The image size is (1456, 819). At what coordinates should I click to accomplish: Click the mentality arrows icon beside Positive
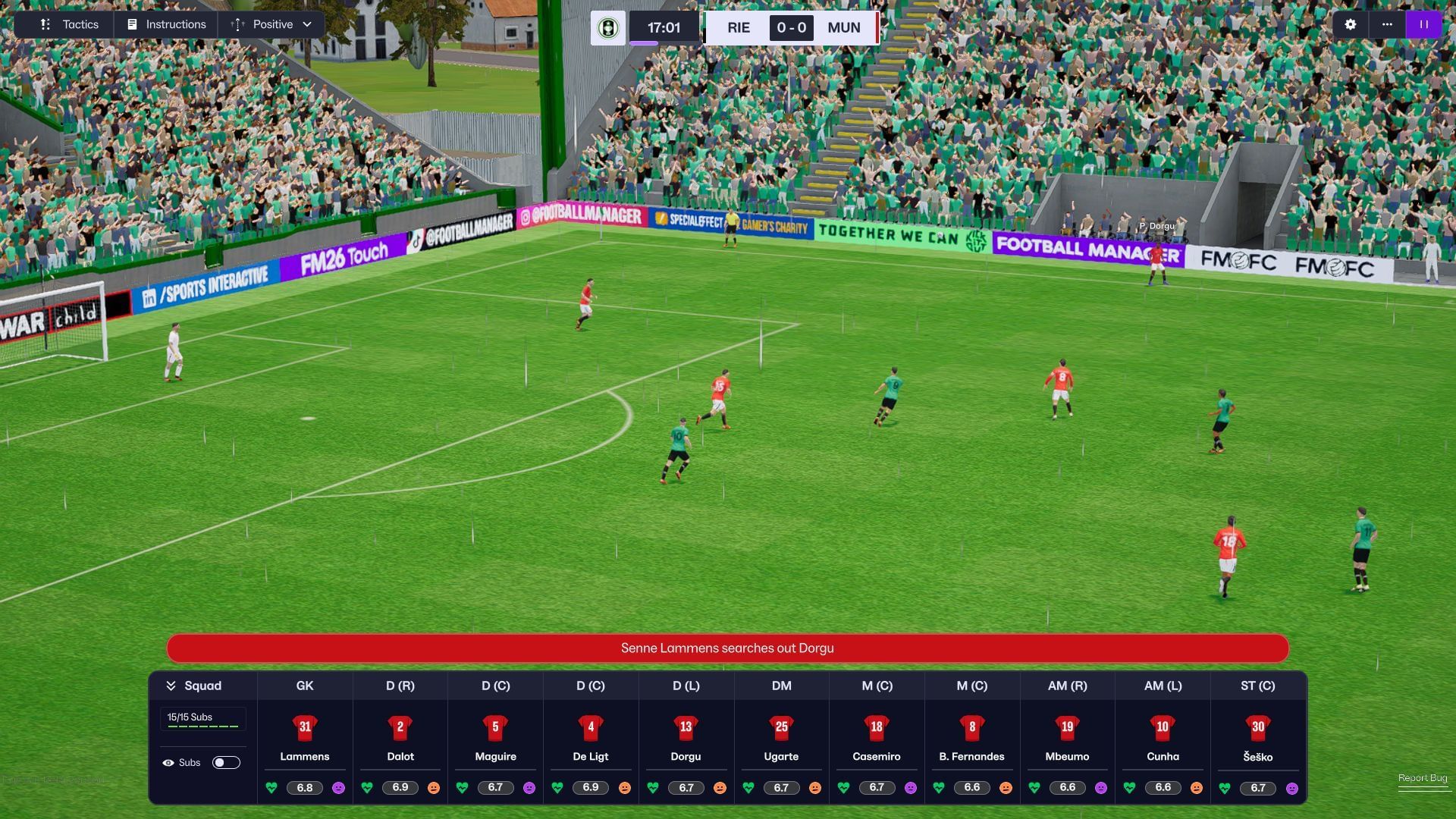(x=237, y=24)
